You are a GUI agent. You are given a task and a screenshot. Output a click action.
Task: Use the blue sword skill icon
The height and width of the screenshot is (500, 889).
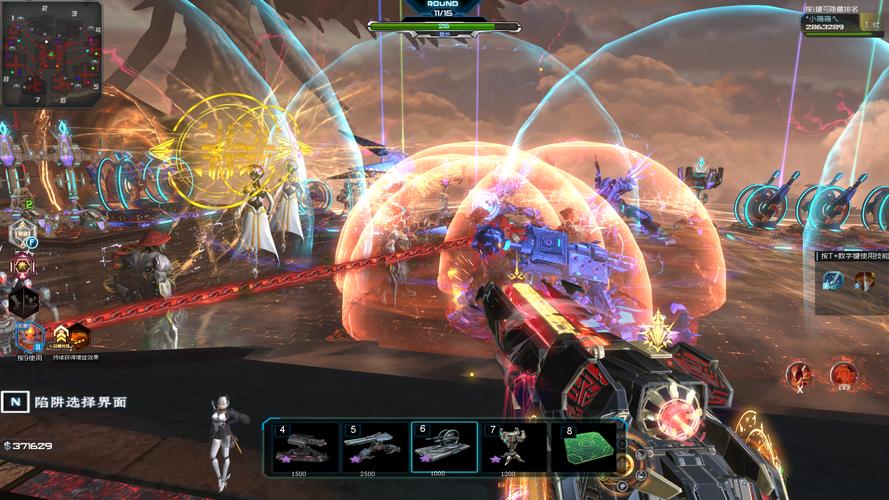(x=833, y=281)
